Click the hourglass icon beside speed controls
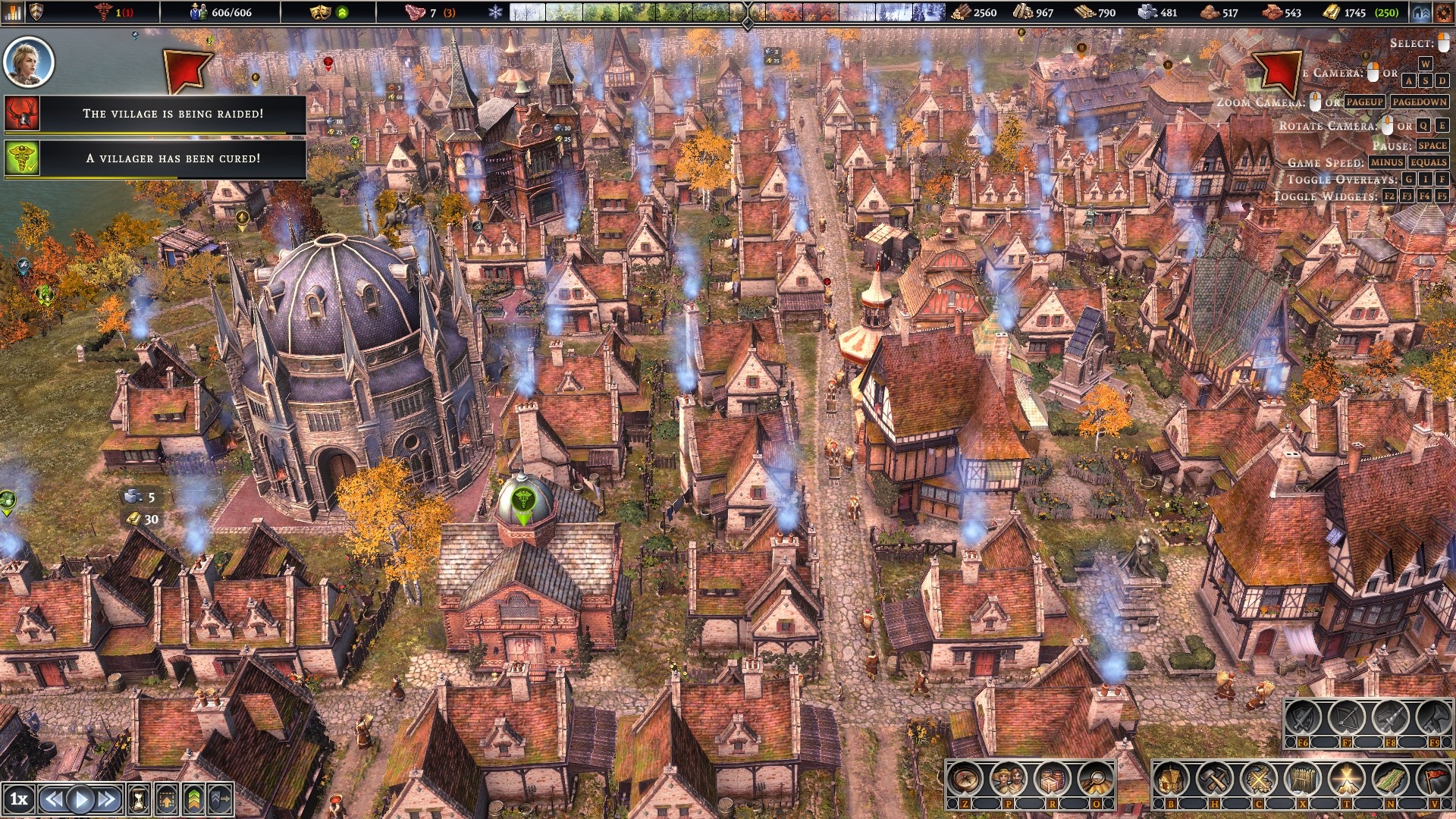The image size is (1456, 819). pyautogui.click(x=139, y=799)
